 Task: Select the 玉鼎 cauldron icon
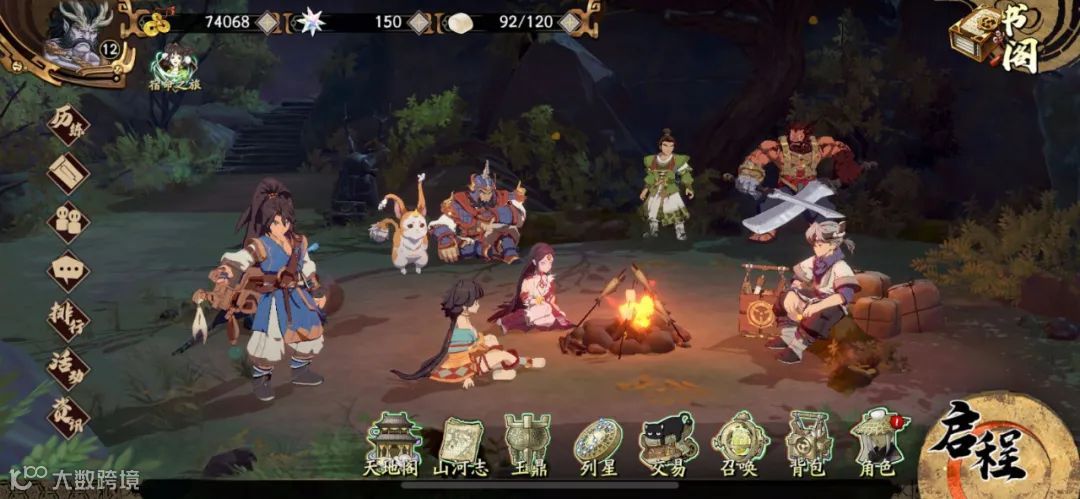click(x=525, y=446)
